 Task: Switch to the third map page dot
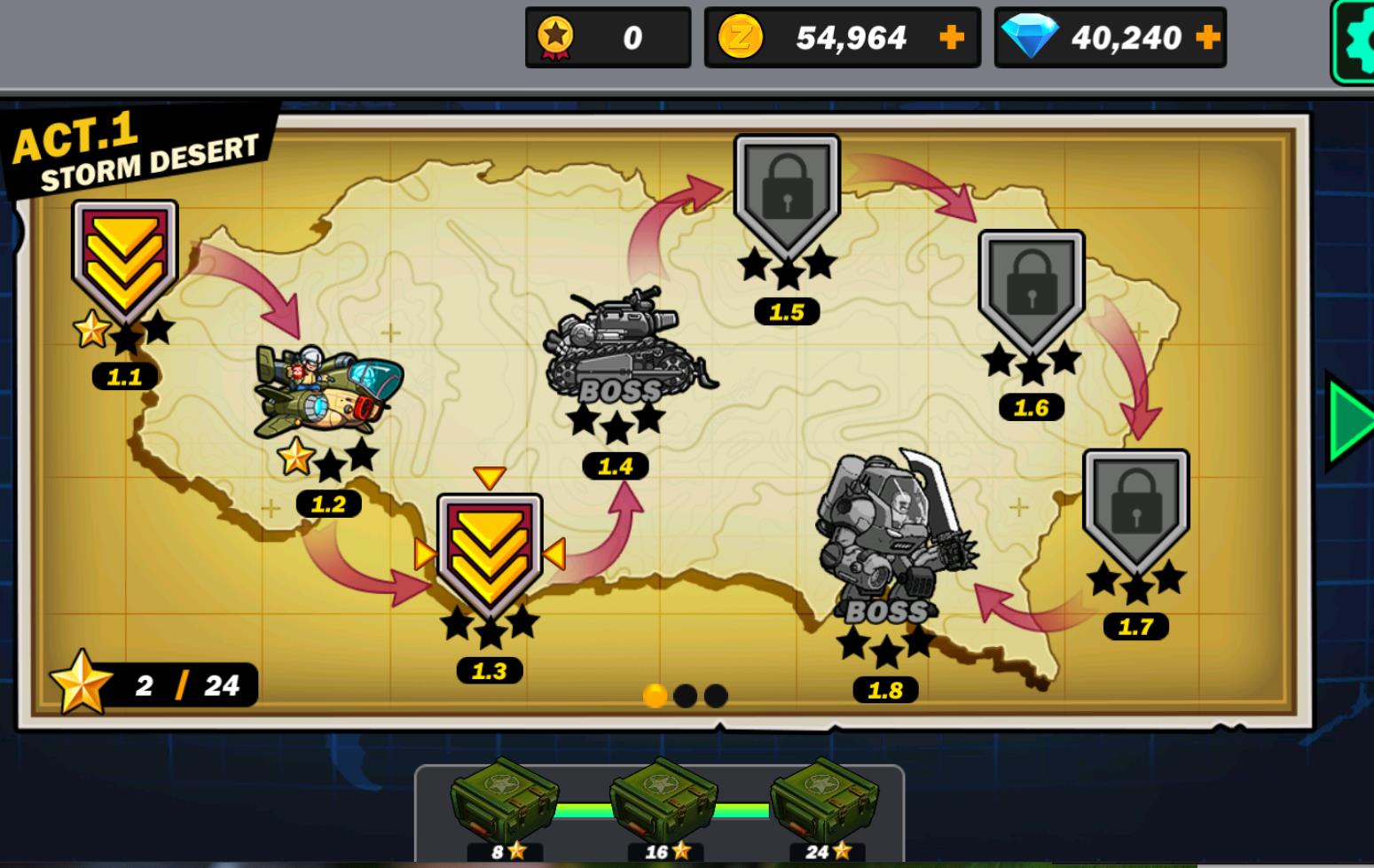click(x=716, y=696)
